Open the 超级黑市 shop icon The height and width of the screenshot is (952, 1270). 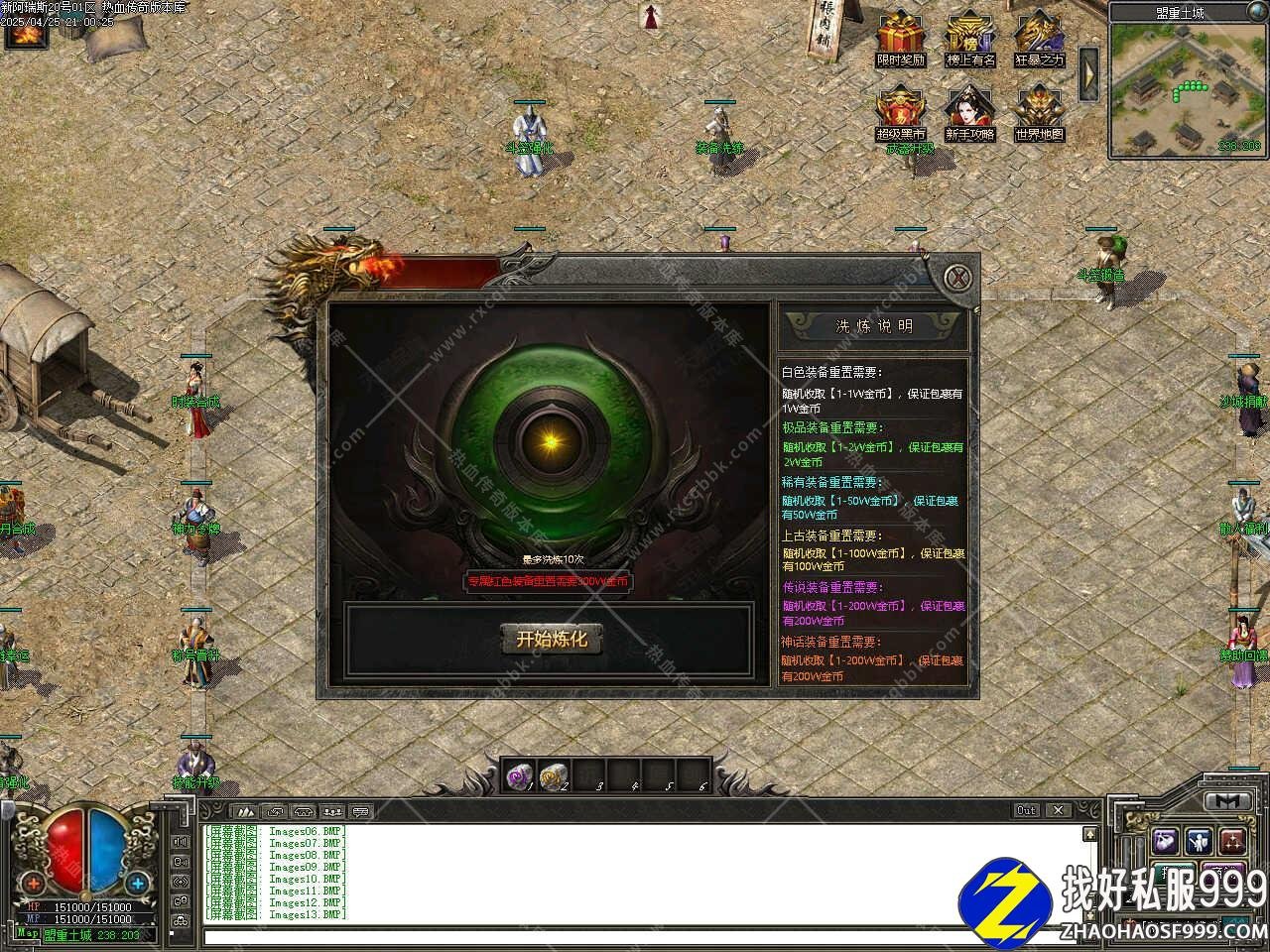pyautogui.click(x=901, y=111)
